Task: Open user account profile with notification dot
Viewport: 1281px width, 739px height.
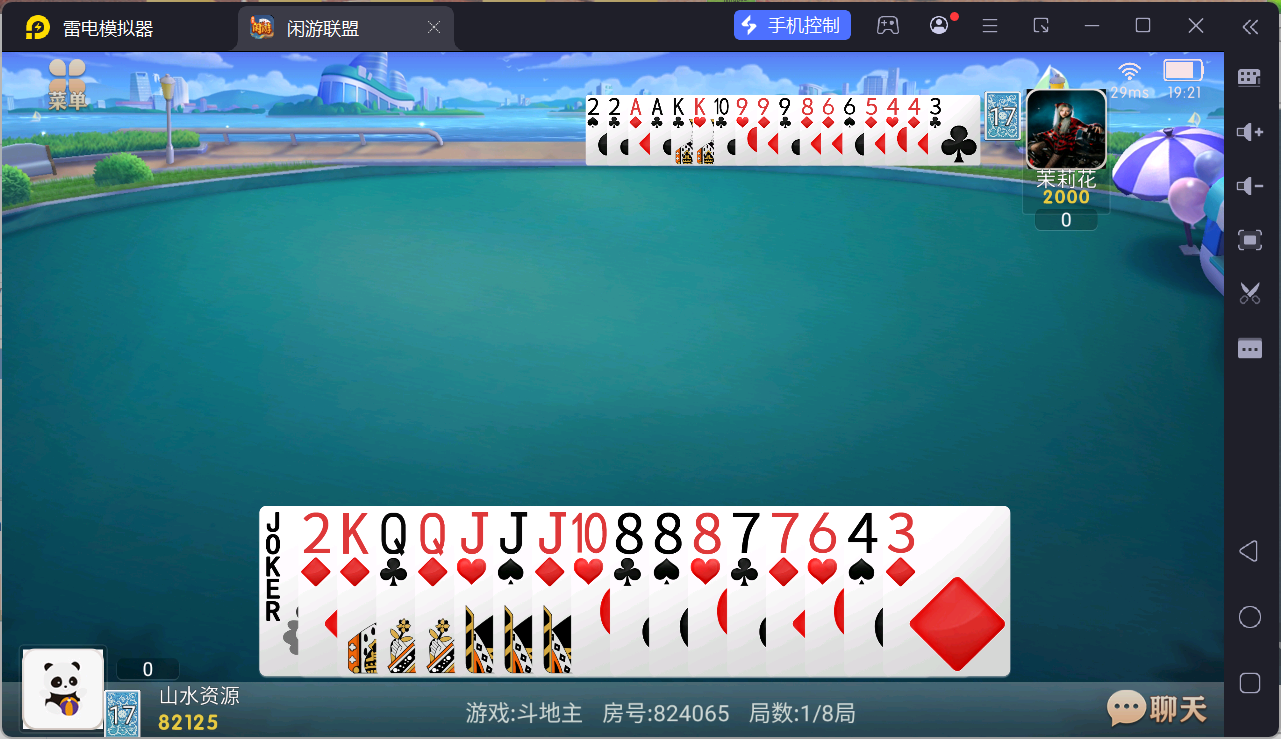Action: [938, 24]
